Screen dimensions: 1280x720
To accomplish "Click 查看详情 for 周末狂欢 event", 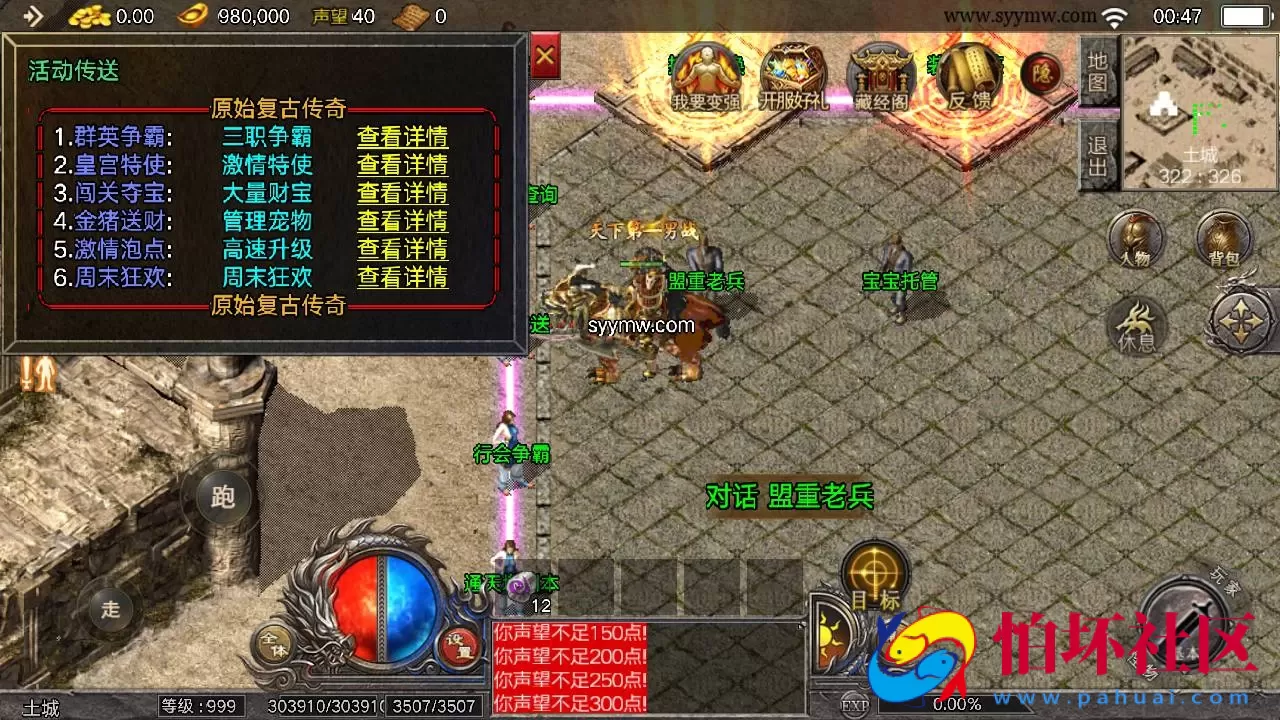I will coord(401,279).
